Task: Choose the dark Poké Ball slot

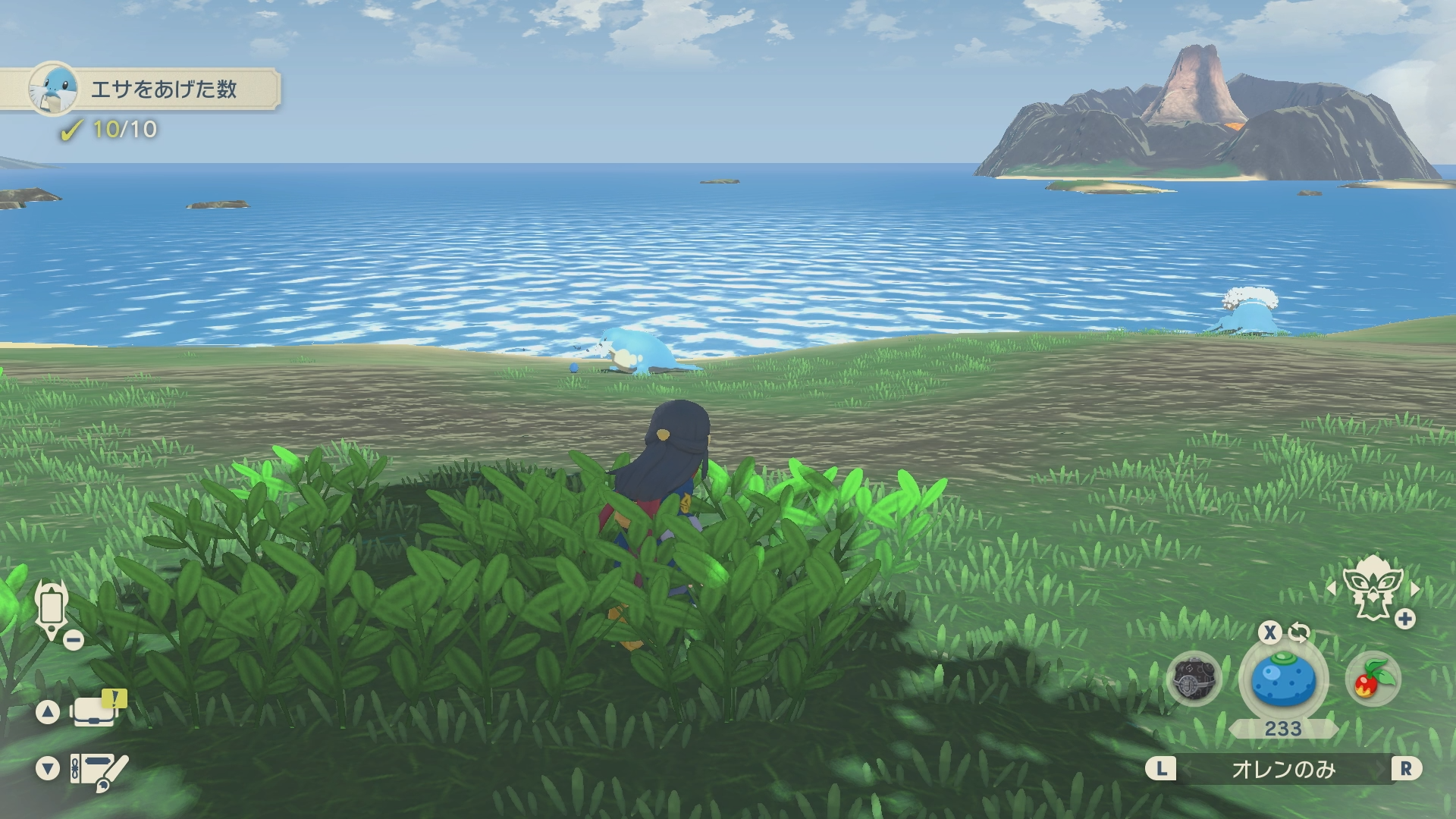Action: [1194, 679]
